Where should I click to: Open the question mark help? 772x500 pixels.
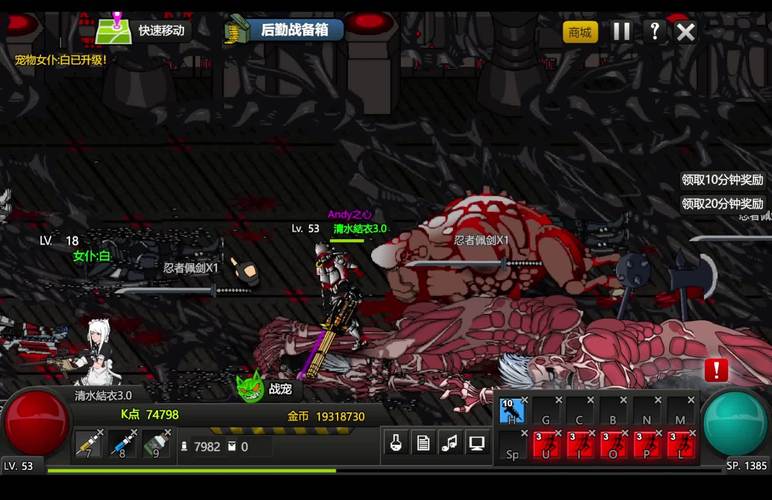tap(654, 31)
